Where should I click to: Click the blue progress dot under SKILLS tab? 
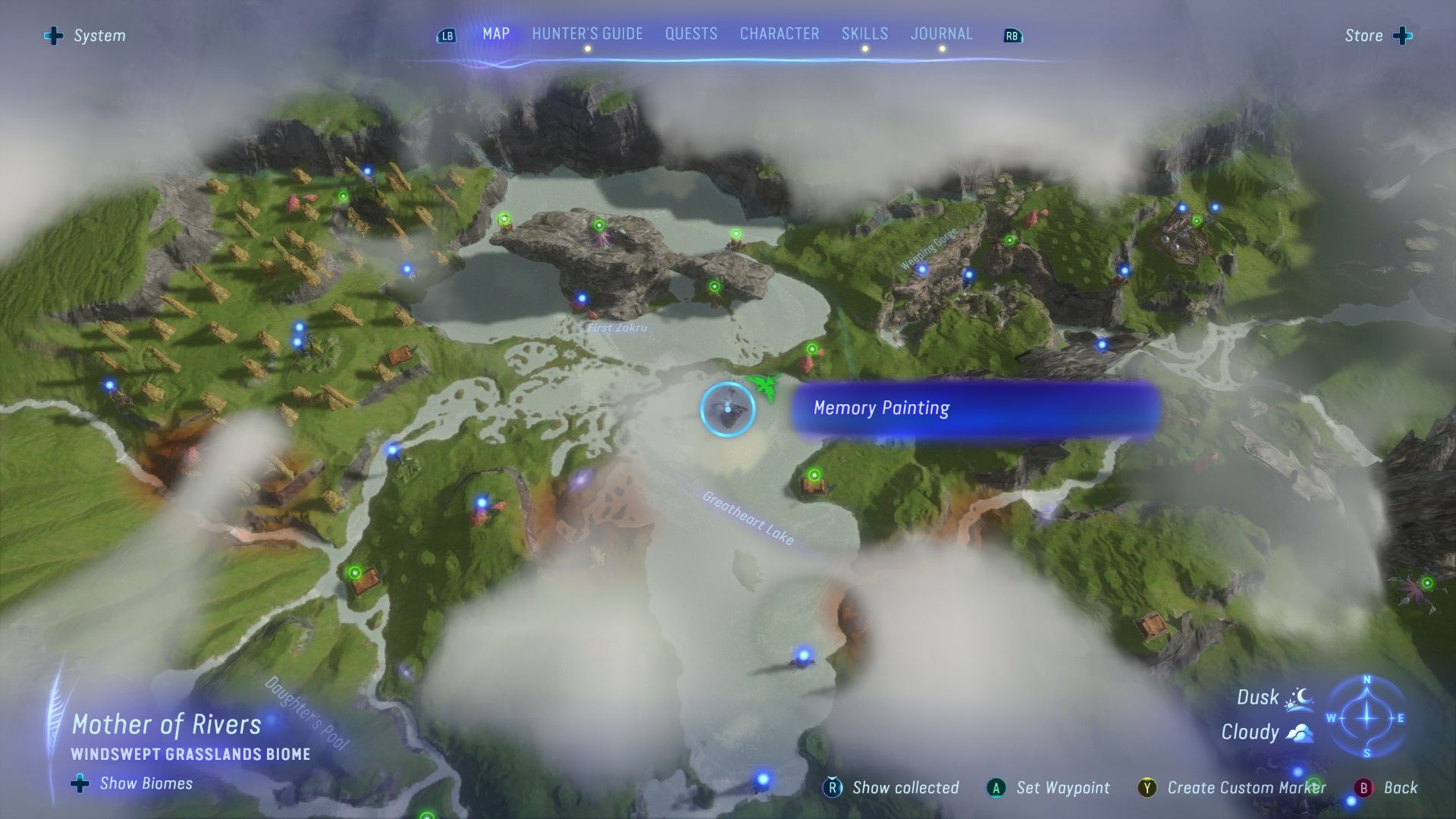(x=864, y=48)
